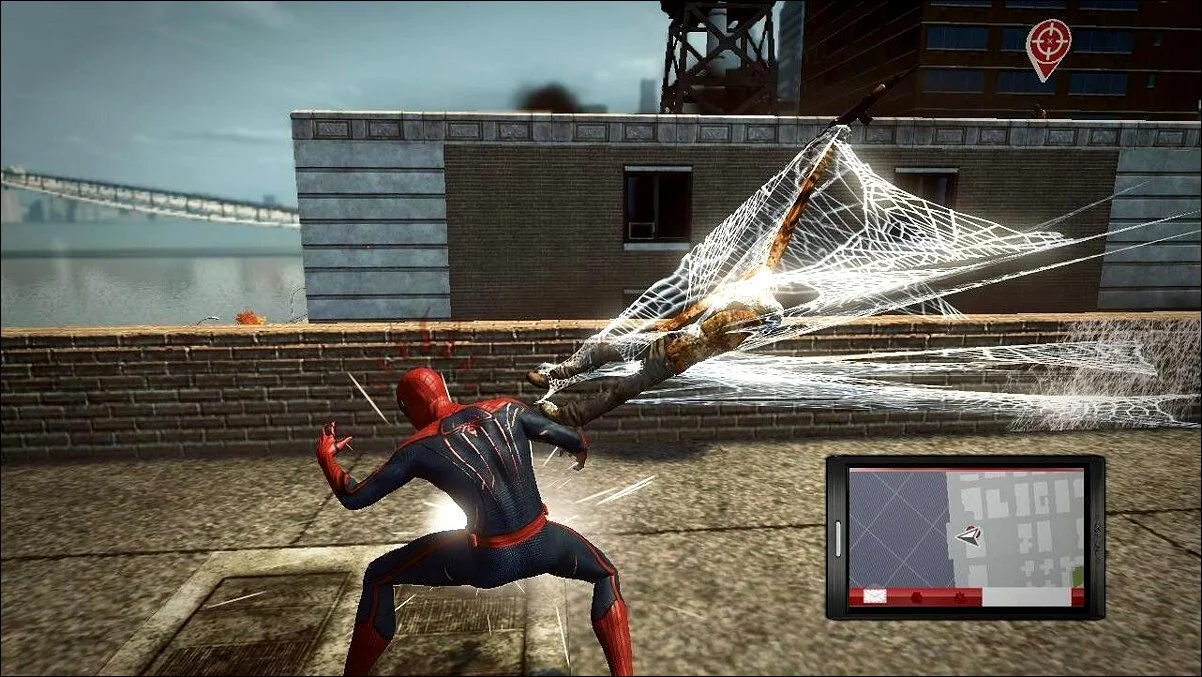Click the red crosshair objective marker

[1048, 42]
